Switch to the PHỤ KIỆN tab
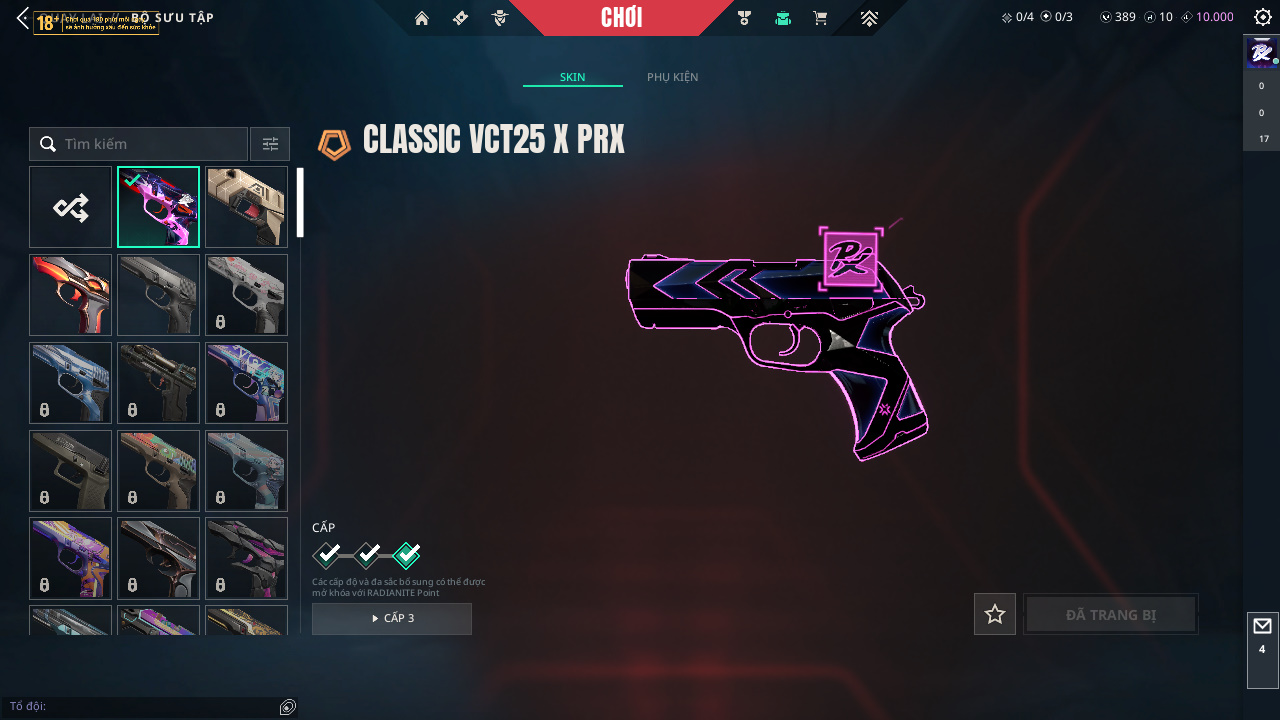The width and height of the screenshot is (1280, 720). [x=672, y=77]
